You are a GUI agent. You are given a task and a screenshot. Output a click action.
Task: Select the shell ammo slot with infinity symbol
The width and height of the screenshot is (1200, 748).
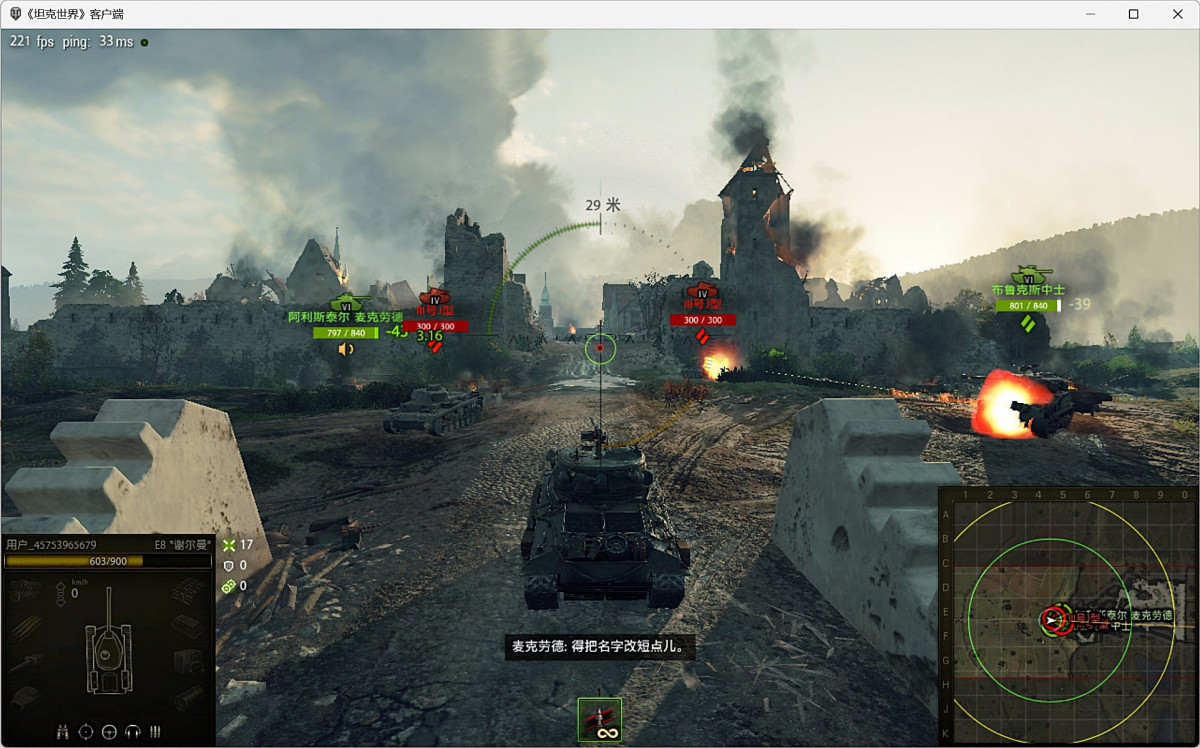(600, 720)
